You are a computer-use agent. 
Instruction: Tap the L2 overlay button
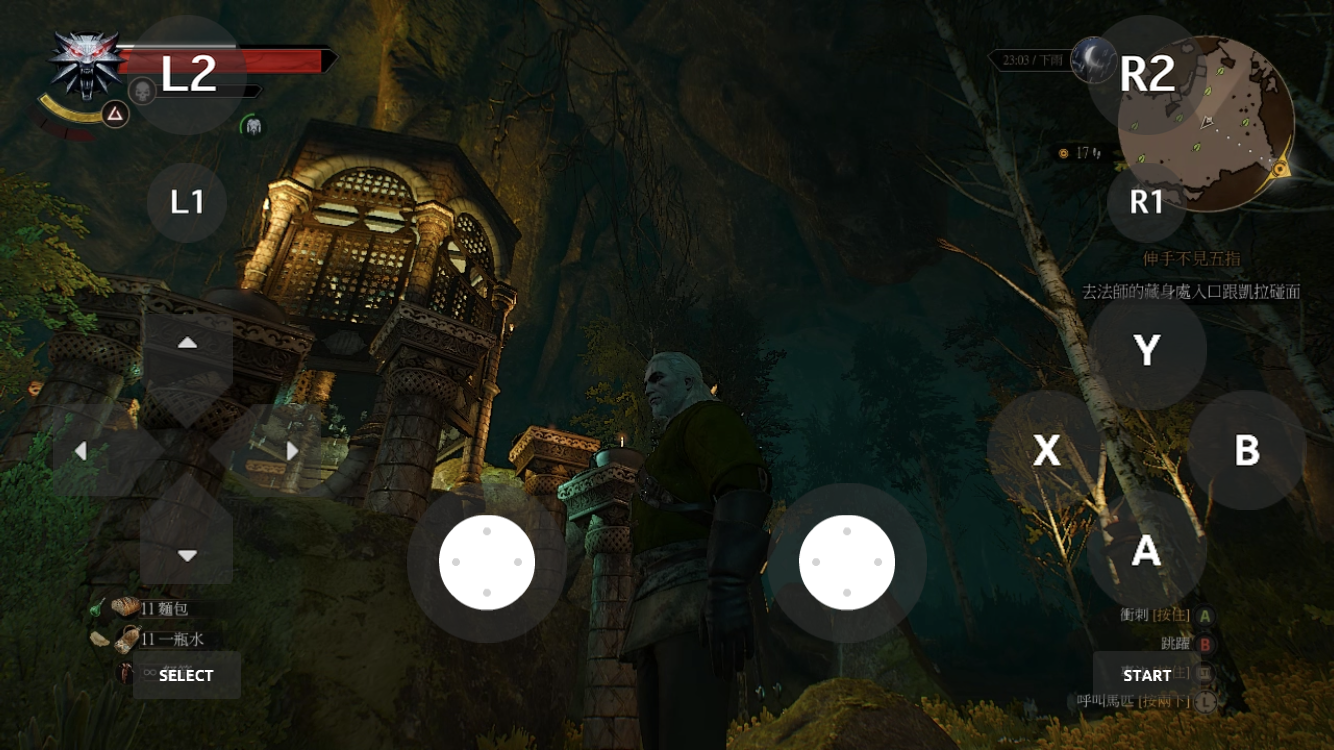click(188, 75)
